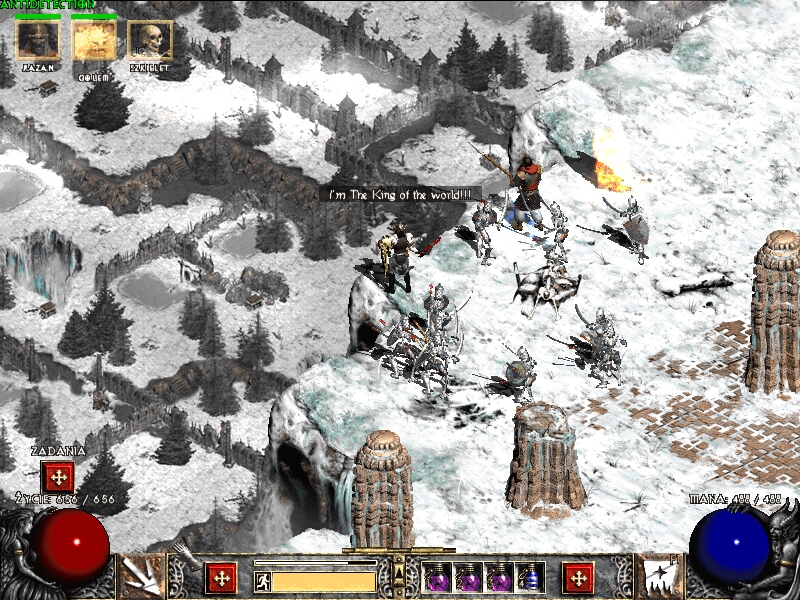Select the Szkielet skull portrait
The image size is (800, 600).
click(x=150, y=41)
